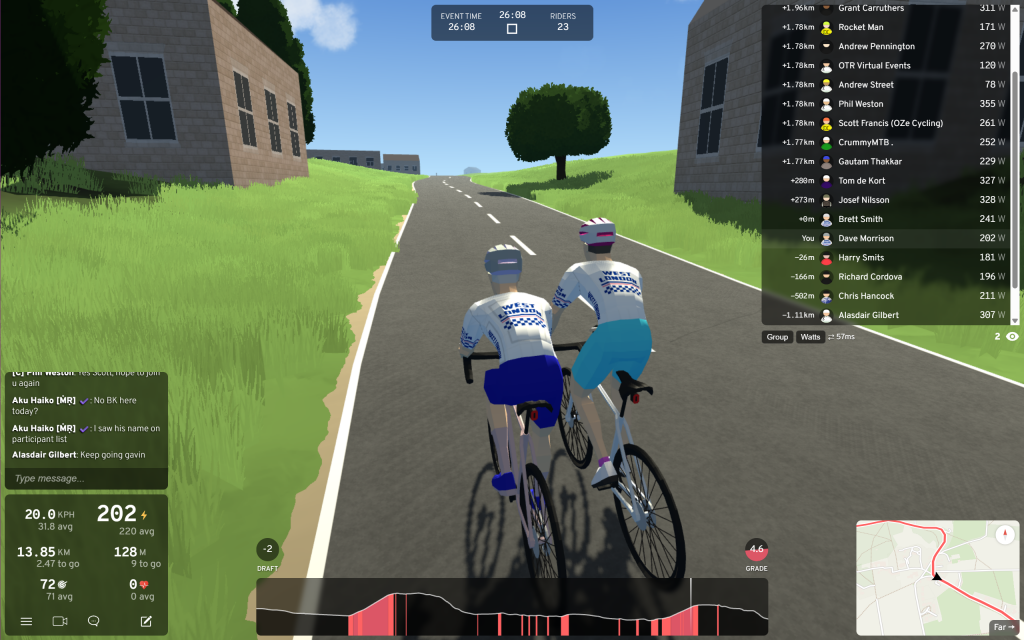Viewport: 1024px width, 640px height.
Task: Click the elevation profile chart
Action: click(512, 608)
